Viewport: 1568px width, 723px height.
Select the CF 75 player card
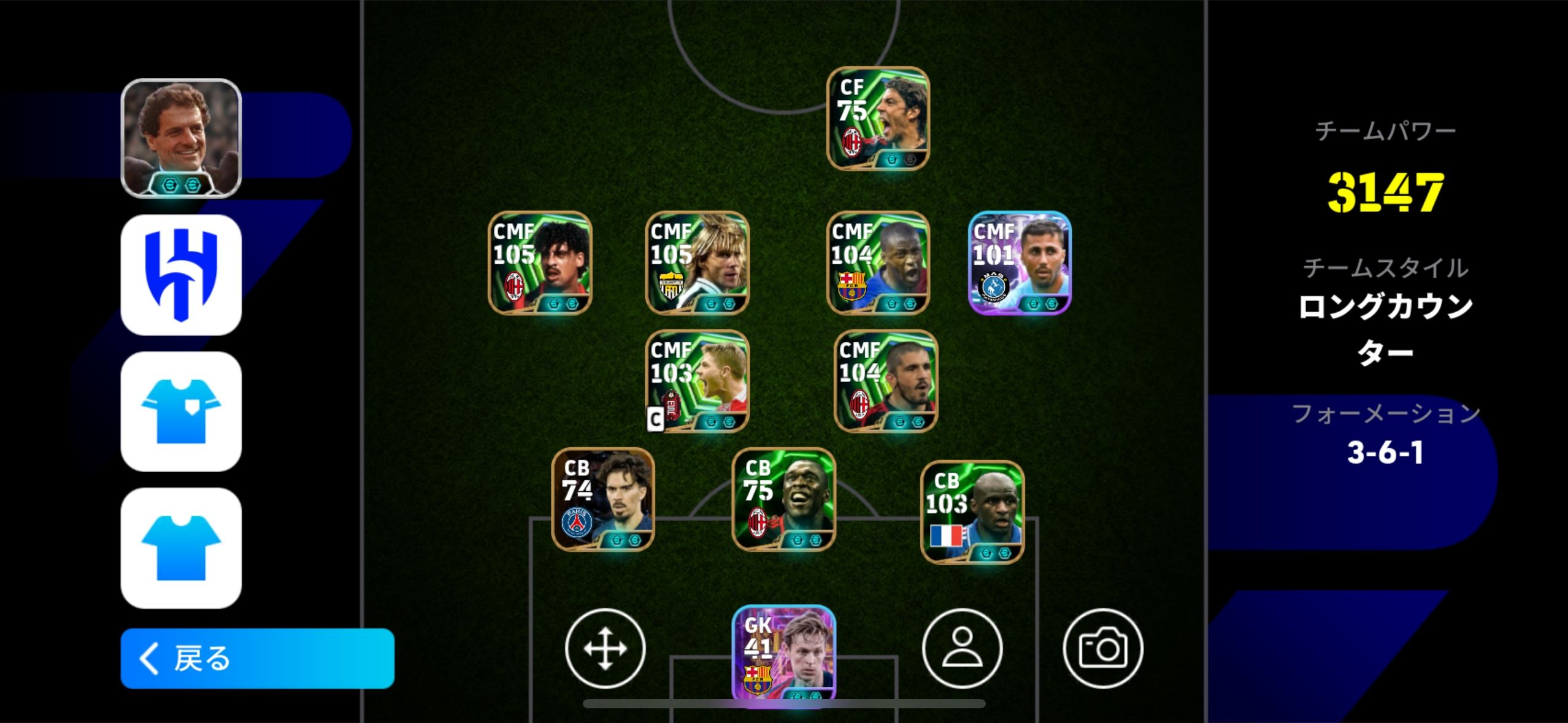(878, 118)
